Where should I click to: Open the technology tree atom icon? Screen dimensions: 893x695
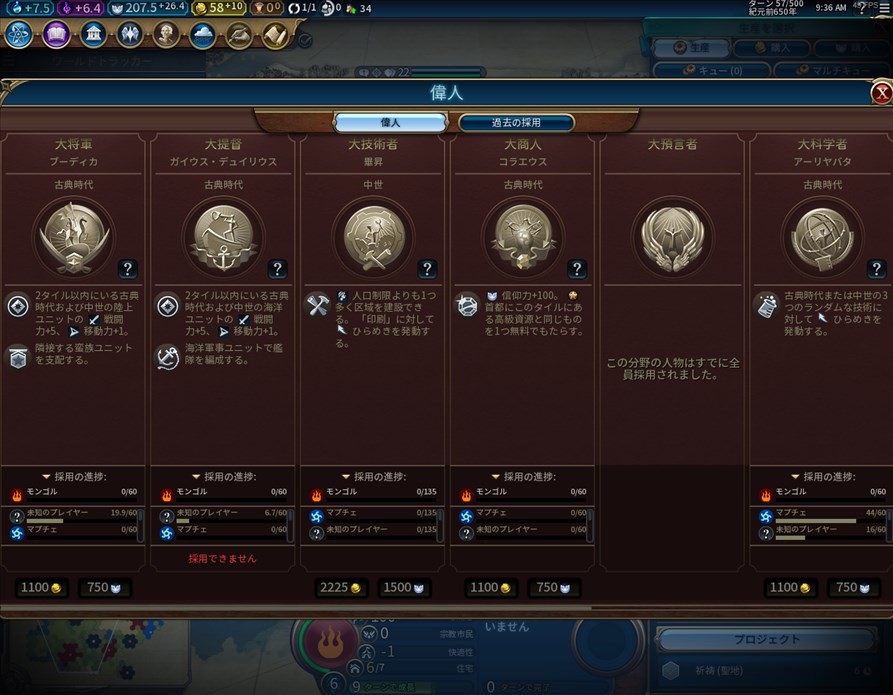click(x=19, y=35)
